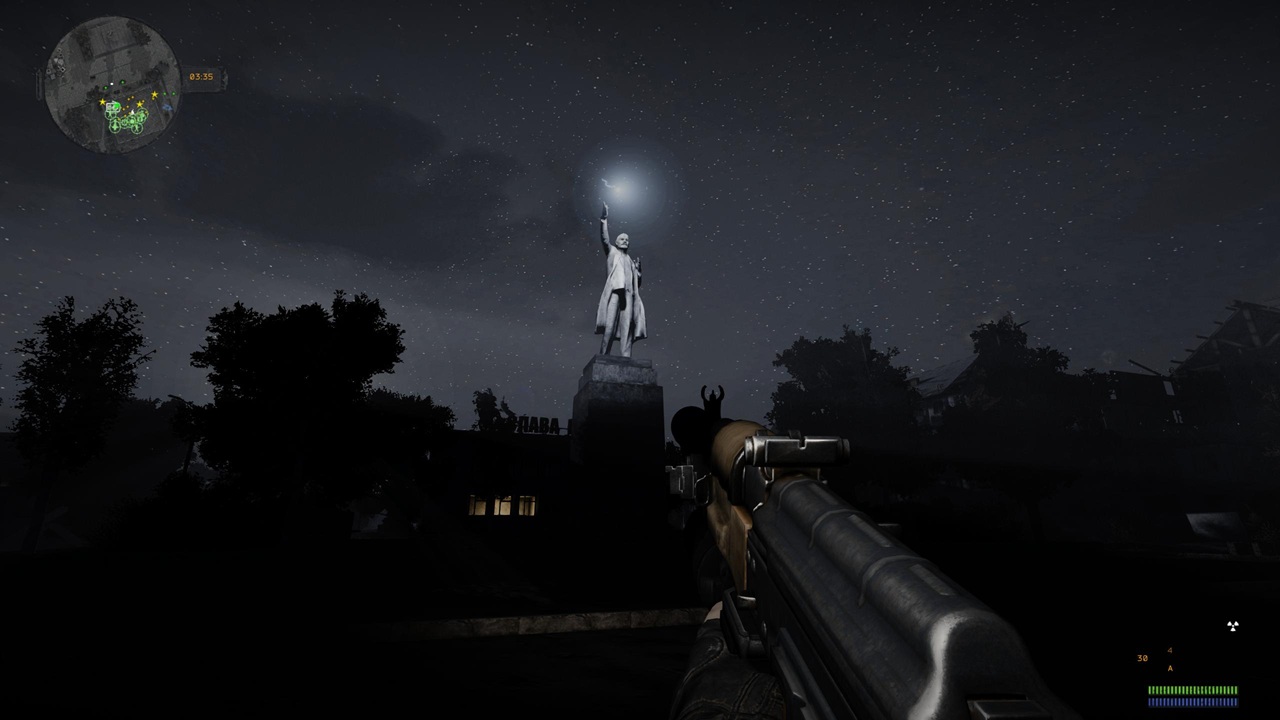Viewport: 1280px width, 720px height.
Task: Click the white player arrow on the minimap
Action: tap(133, 112)
